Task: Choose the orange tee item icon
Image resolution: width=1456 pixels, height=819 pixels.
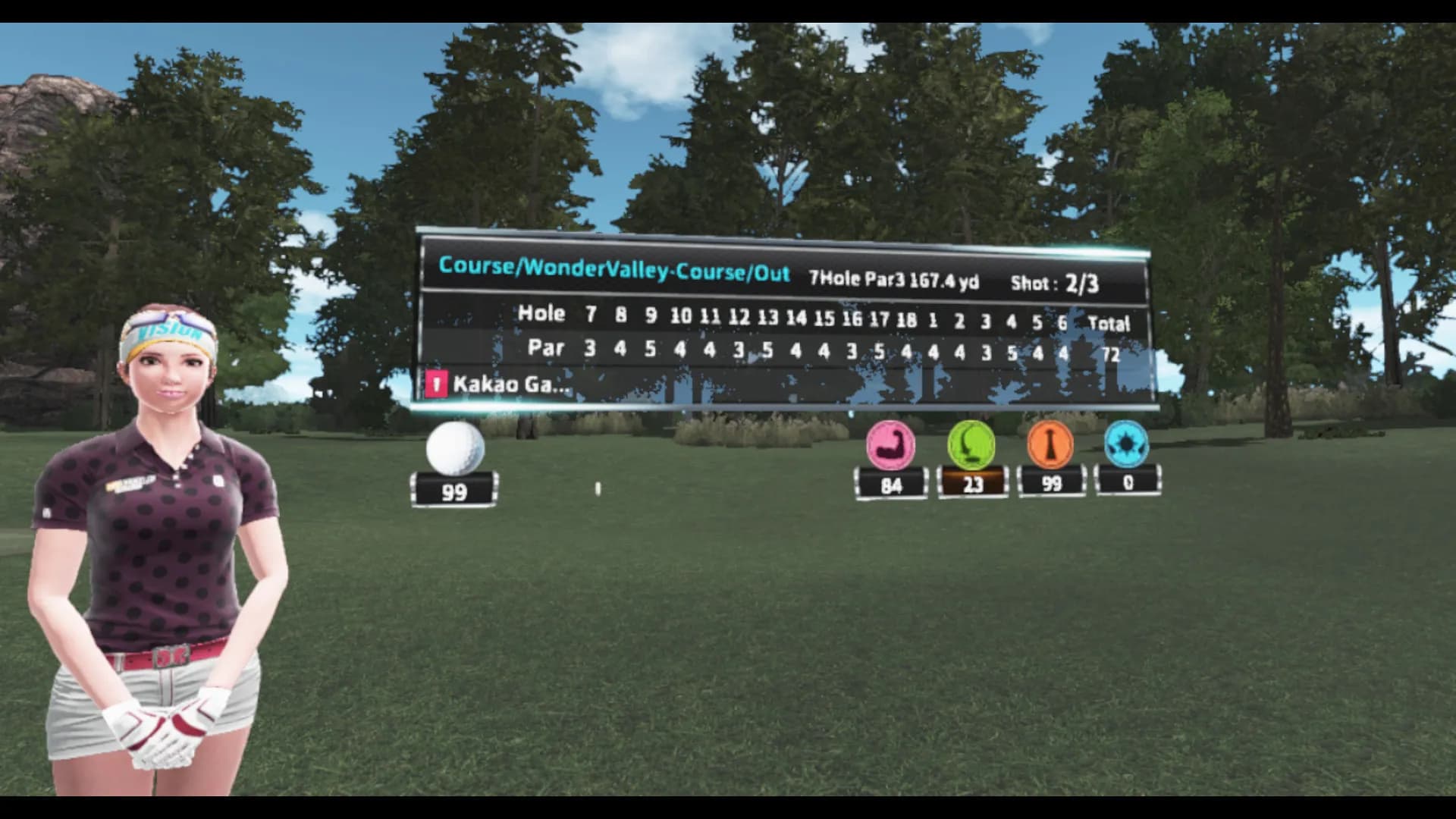Action: point(1050,444)
